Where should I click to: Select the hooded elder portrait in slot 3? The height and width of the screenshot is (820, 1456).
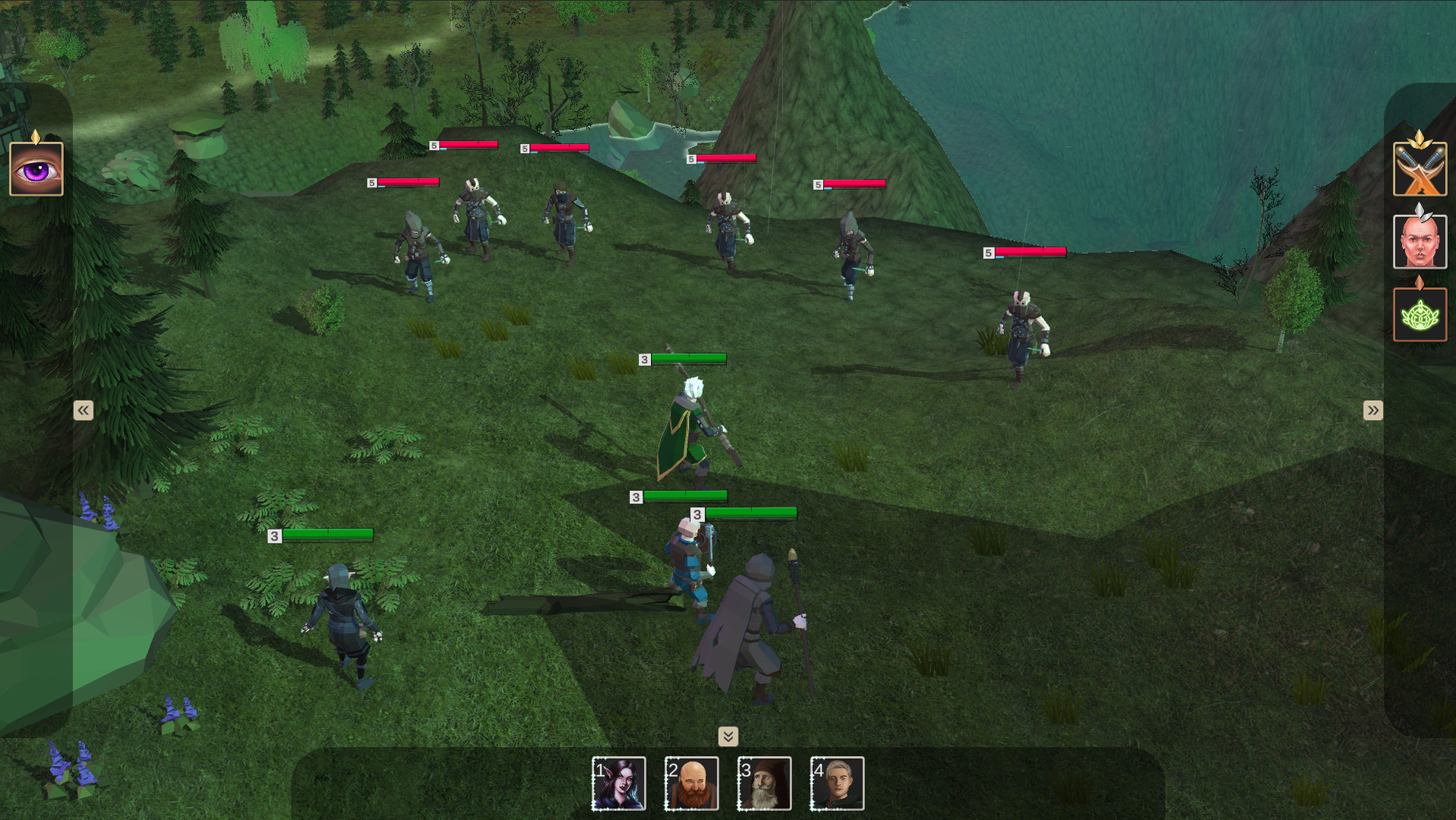click(764, 783)
